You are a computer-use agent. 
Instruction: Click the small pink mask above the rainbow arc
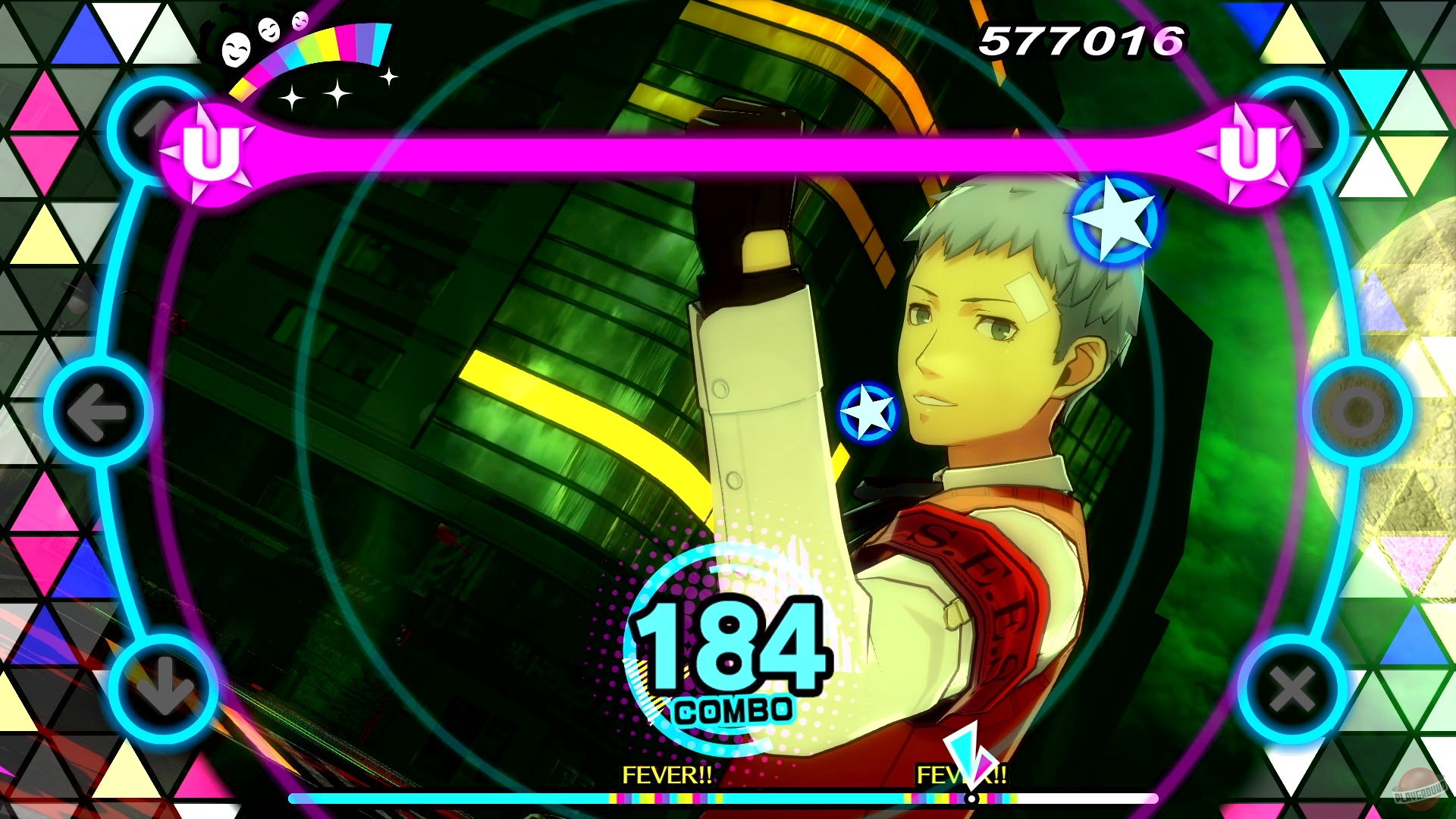coord(300,21)
